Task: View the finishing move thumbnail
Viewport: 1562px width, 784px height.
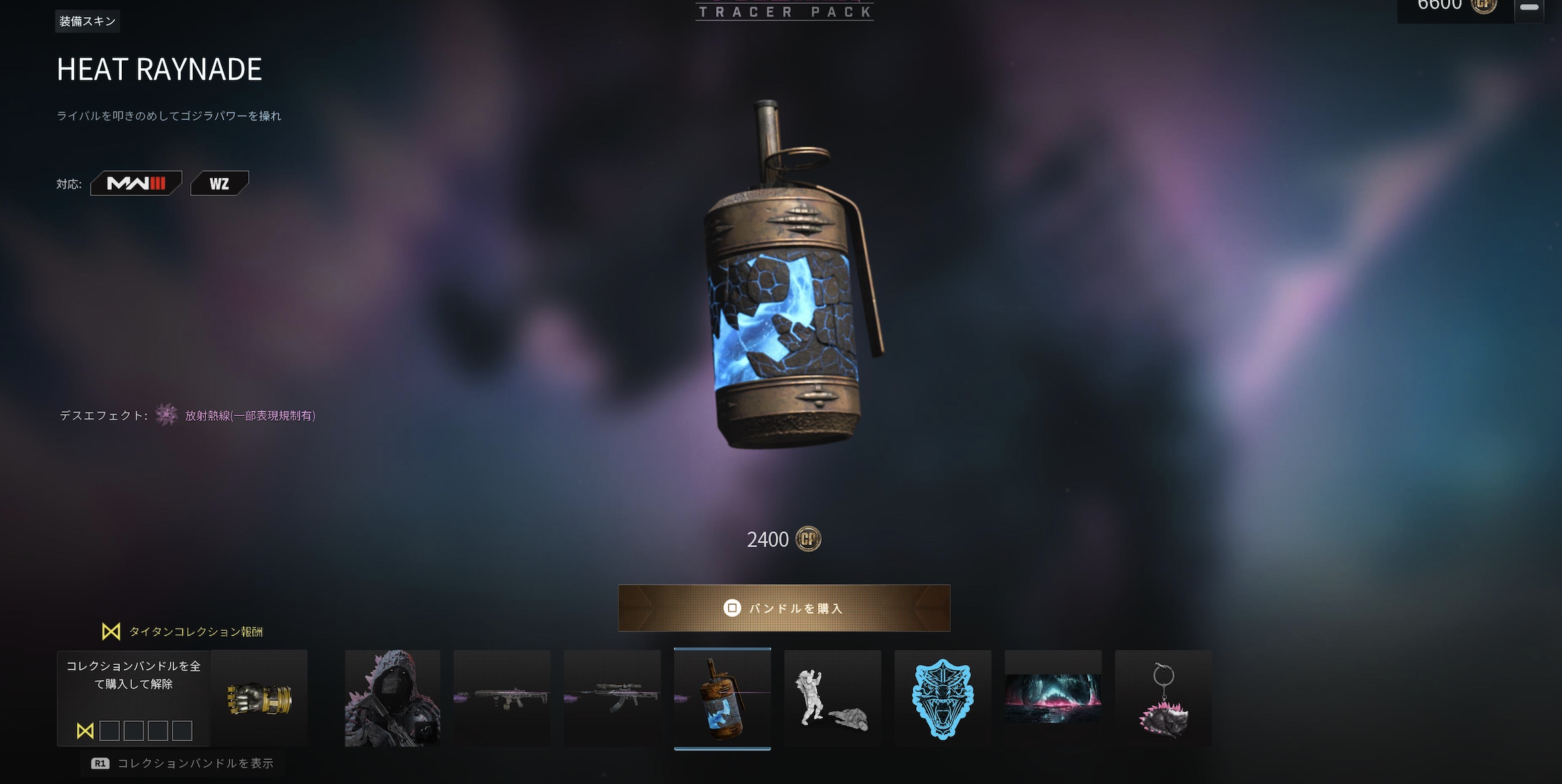Action: pos(833,698)
